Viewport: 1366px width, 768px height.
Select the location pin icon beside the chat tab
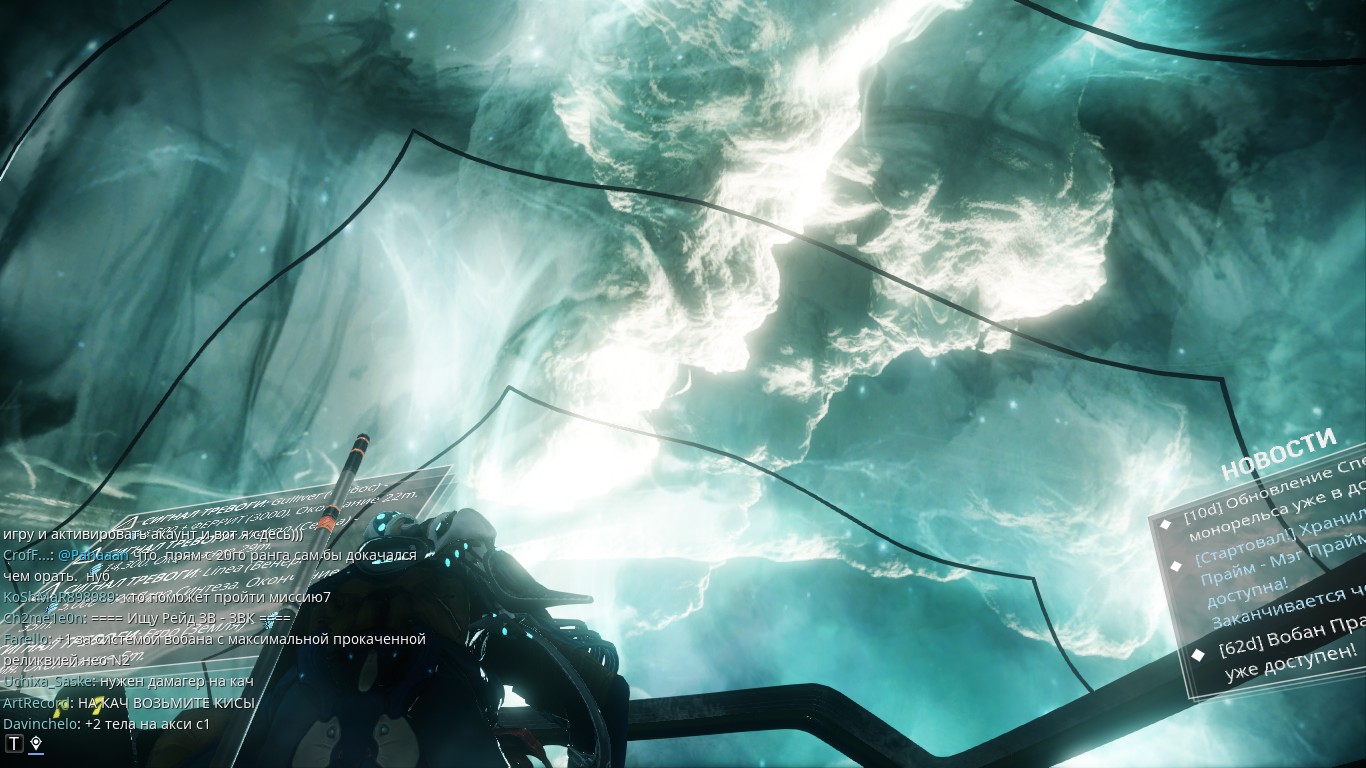pyautogui.click(x=36, y=742)
